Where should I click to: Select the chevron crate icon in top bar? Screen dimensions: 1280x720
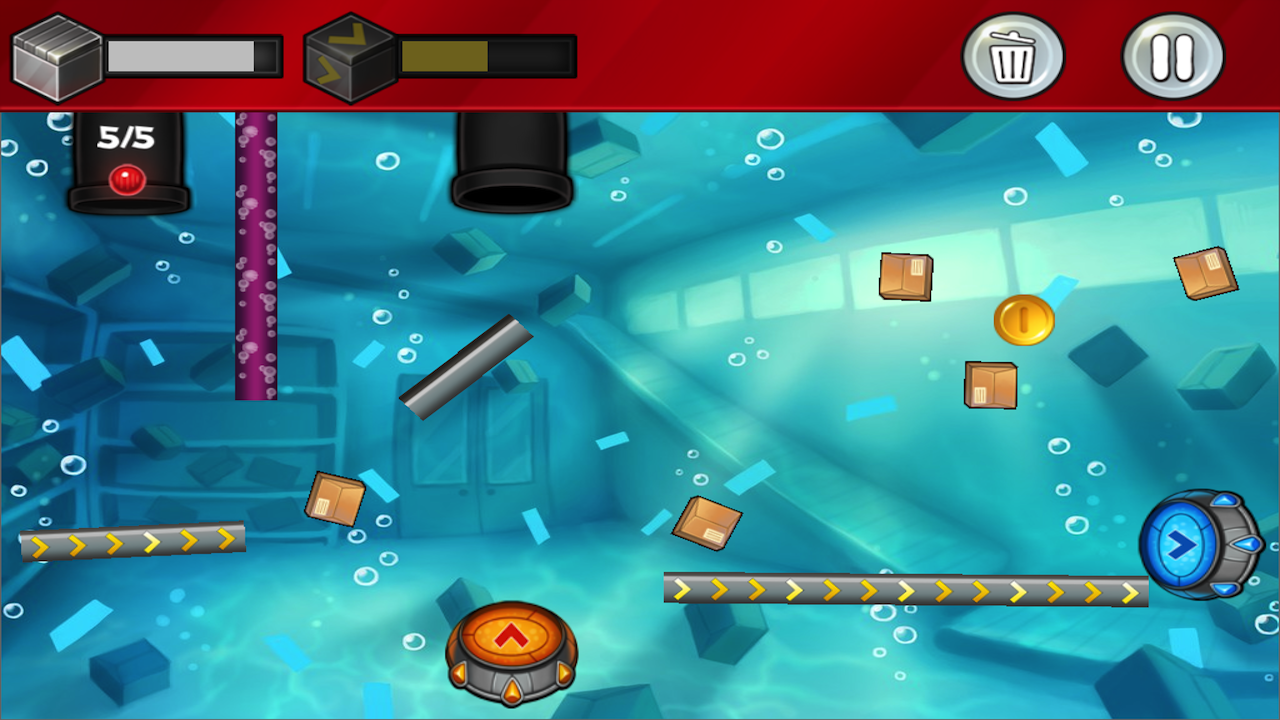[350, 55]
